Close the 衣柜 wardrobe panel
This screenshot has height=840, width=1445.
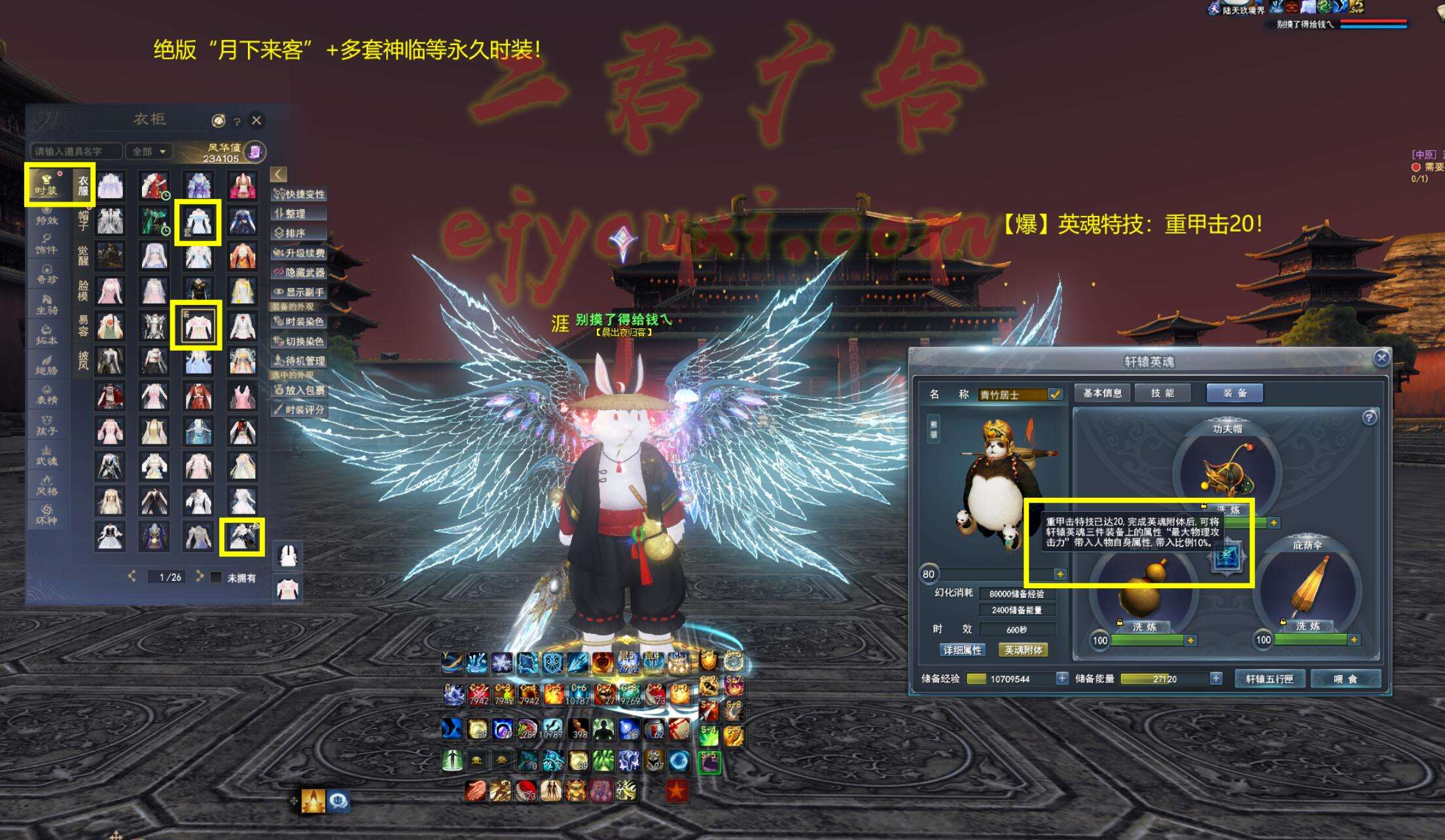click(257, 120)
